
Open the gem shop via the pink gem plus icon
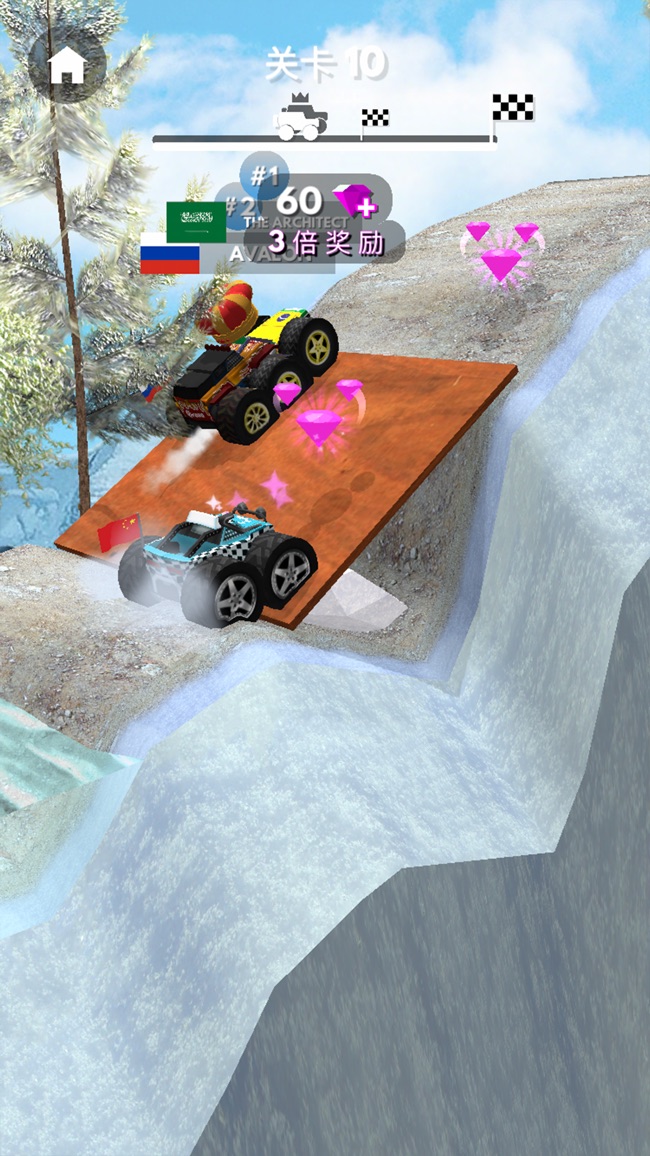point(356,200)
